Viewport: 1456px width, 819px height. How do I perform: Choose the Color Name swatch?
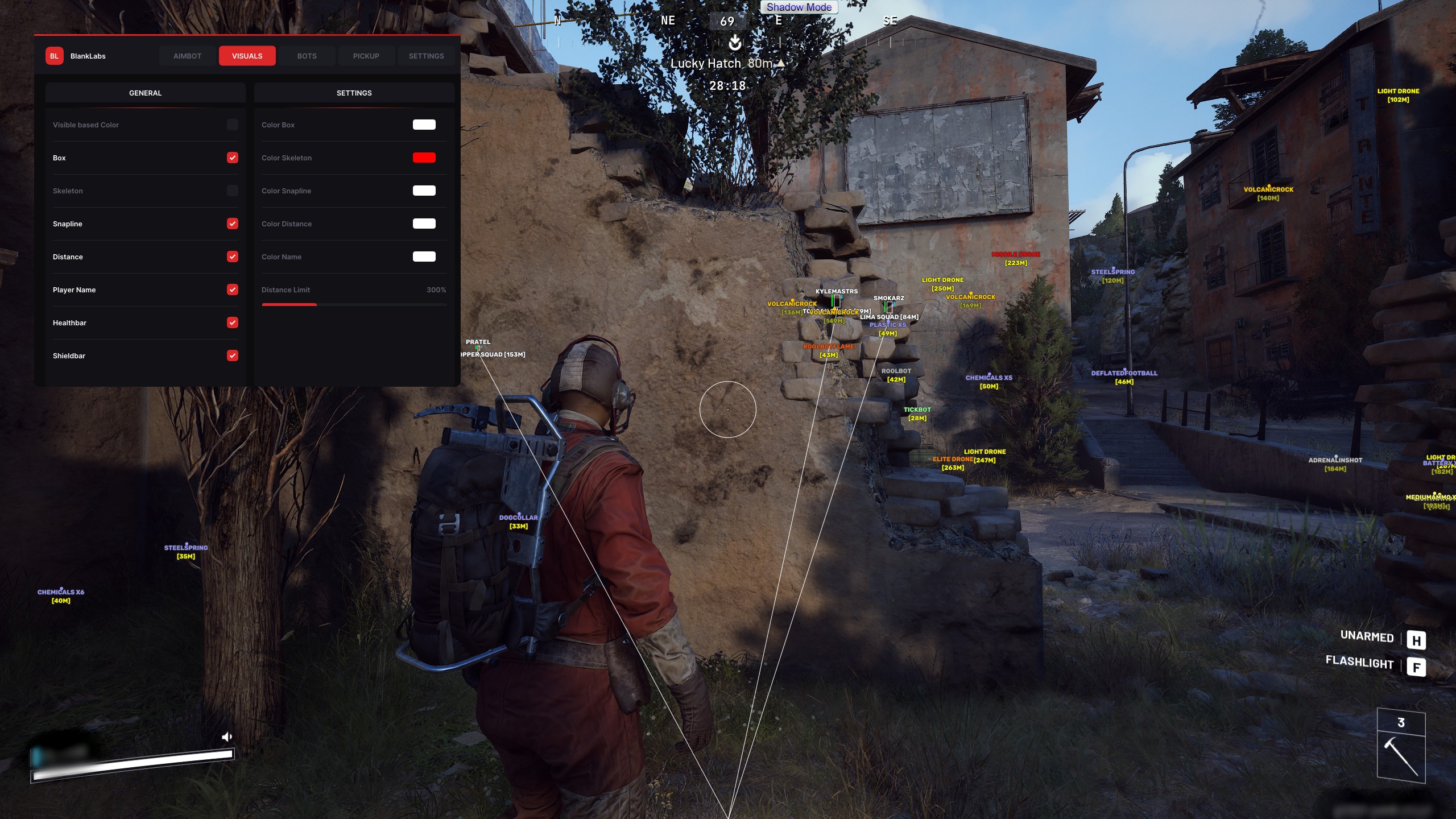click(424, 257)
